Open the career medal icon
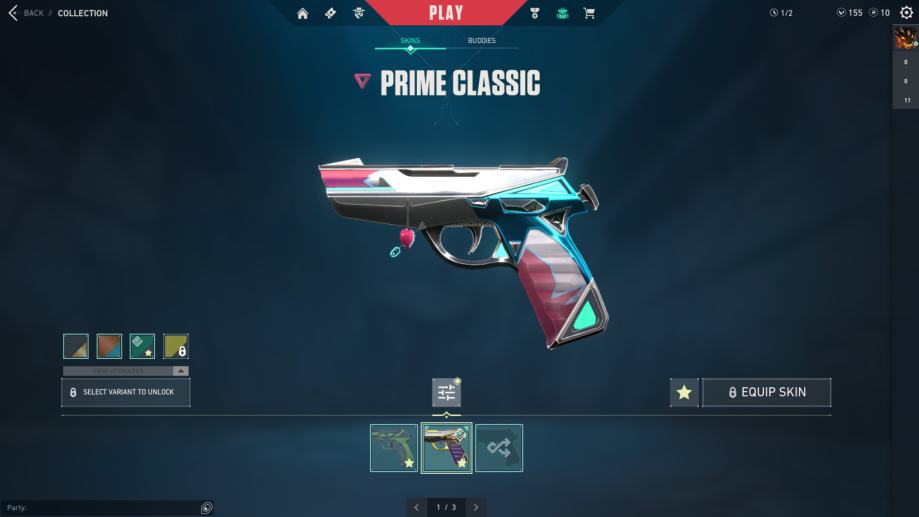919x517 pixels. (535, 13)
